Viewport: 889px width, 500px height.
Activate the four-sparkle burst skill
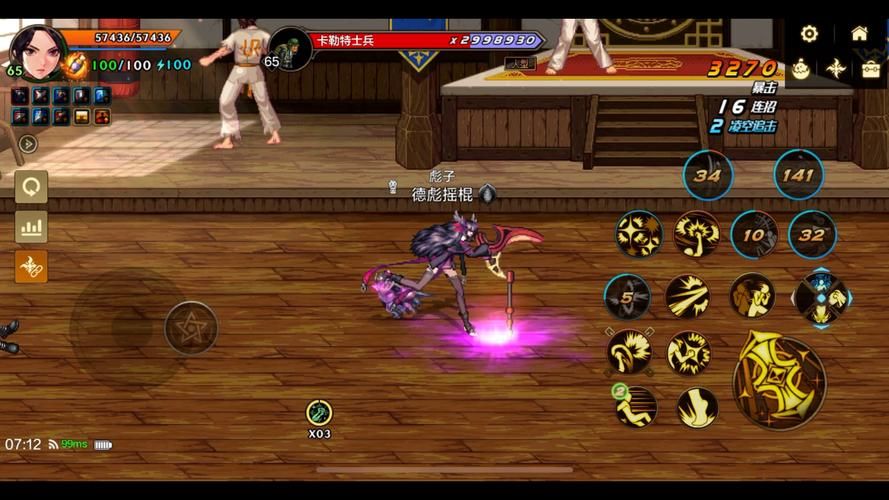click(639, 235)
